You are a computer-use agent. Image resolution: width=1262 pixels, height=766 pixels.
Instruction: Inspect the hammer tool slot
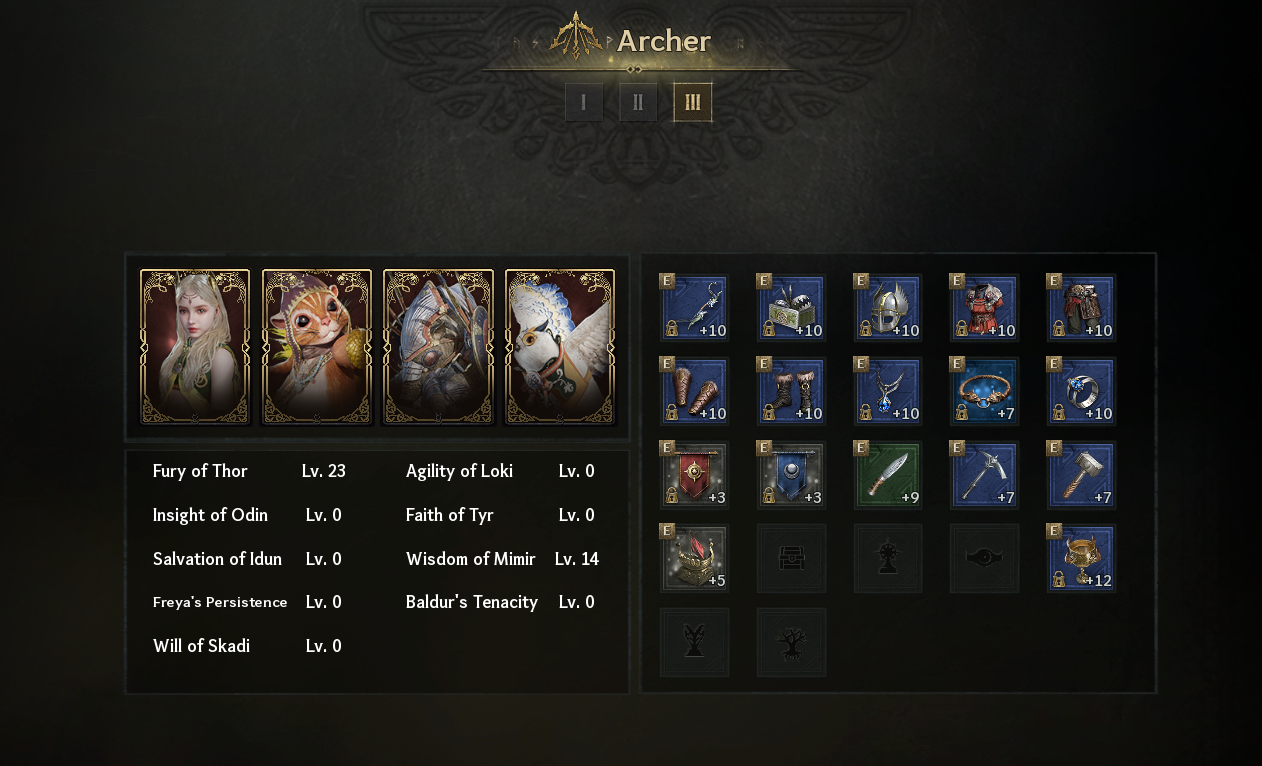point(1081,476)
